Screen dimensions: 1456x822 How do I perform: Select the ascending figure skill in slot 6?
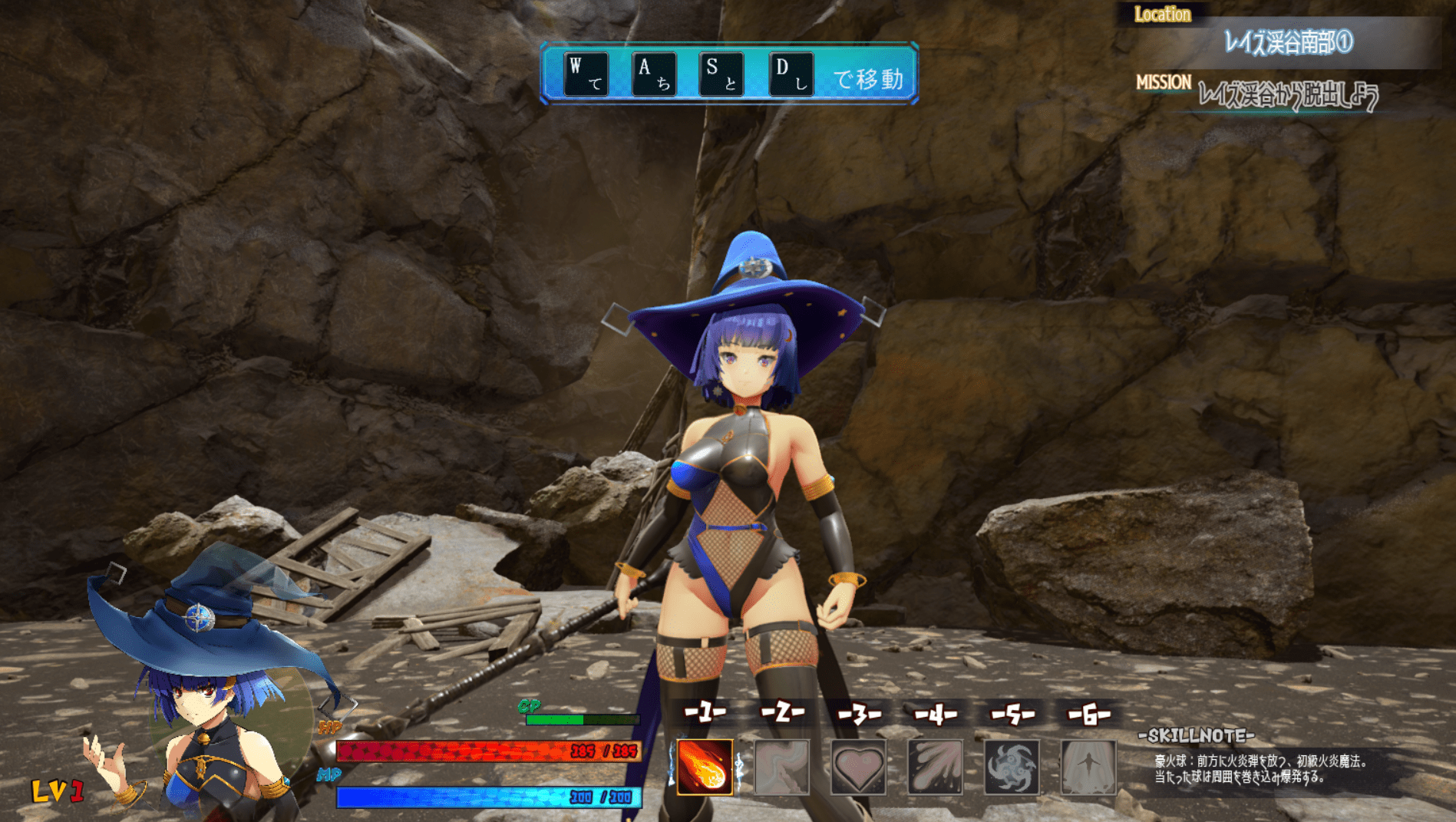tap(1088, 767)
